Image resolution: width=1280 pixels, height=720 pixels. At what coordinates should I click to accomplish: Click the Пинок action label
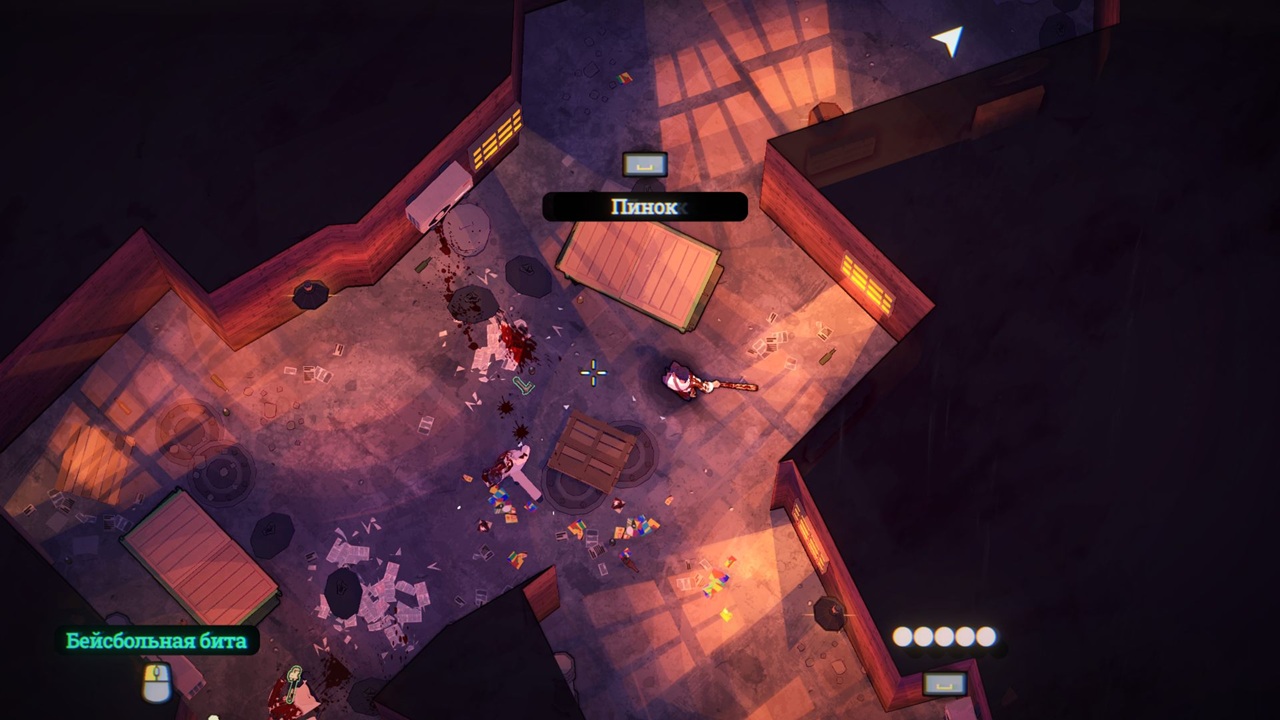pyautogui.click(x=645, y=207)
